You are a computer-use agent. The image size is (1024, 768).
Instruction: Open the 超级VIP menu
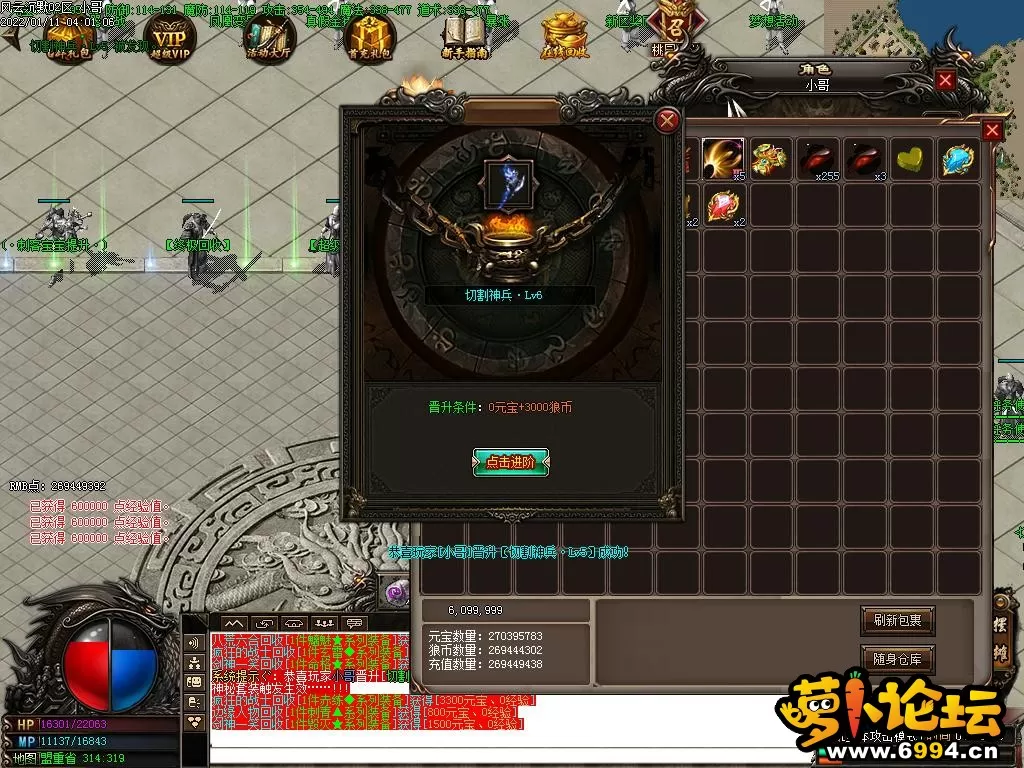coord(169,38)
